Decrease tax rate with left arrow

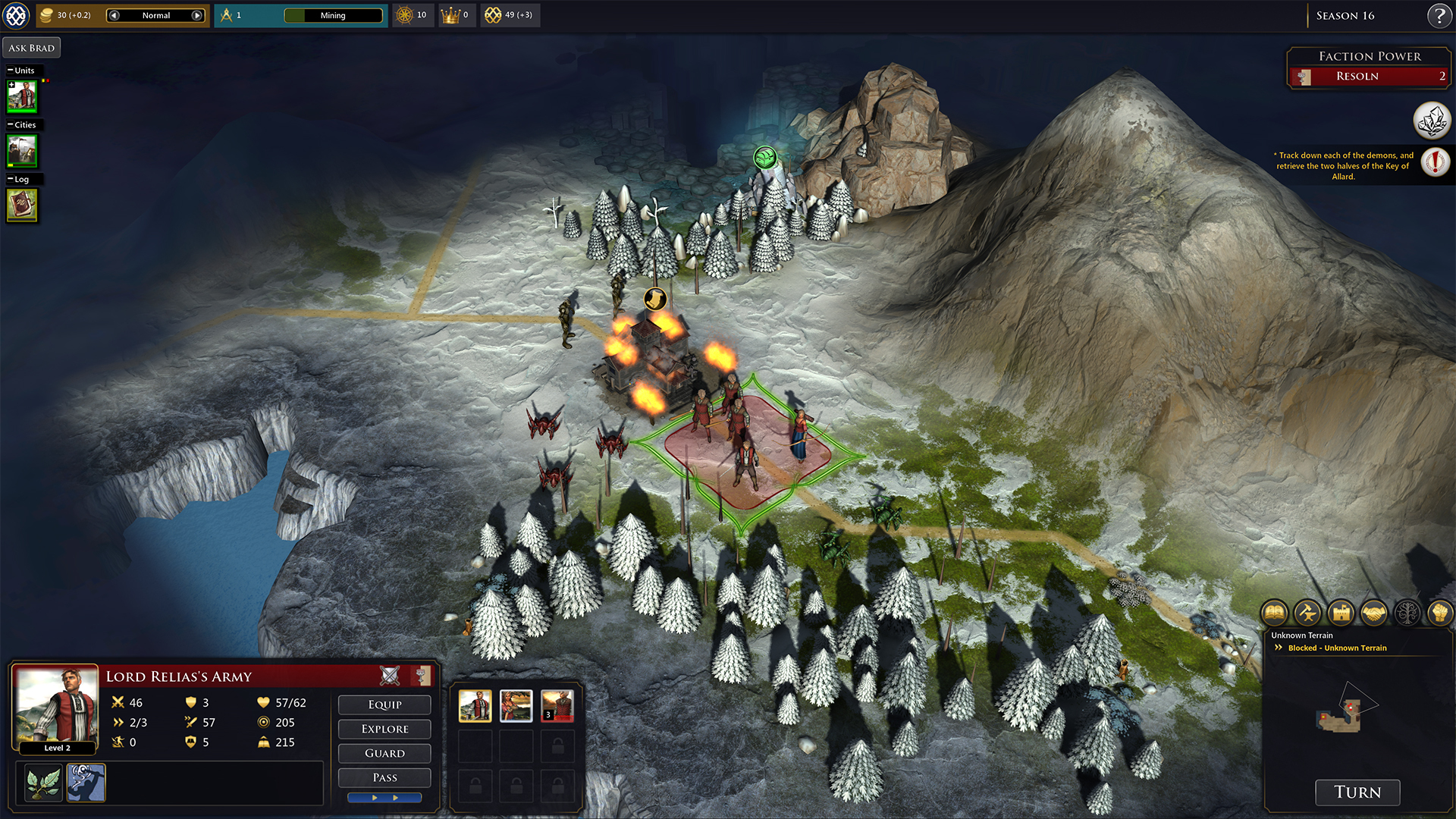click(x=114, y=15)
